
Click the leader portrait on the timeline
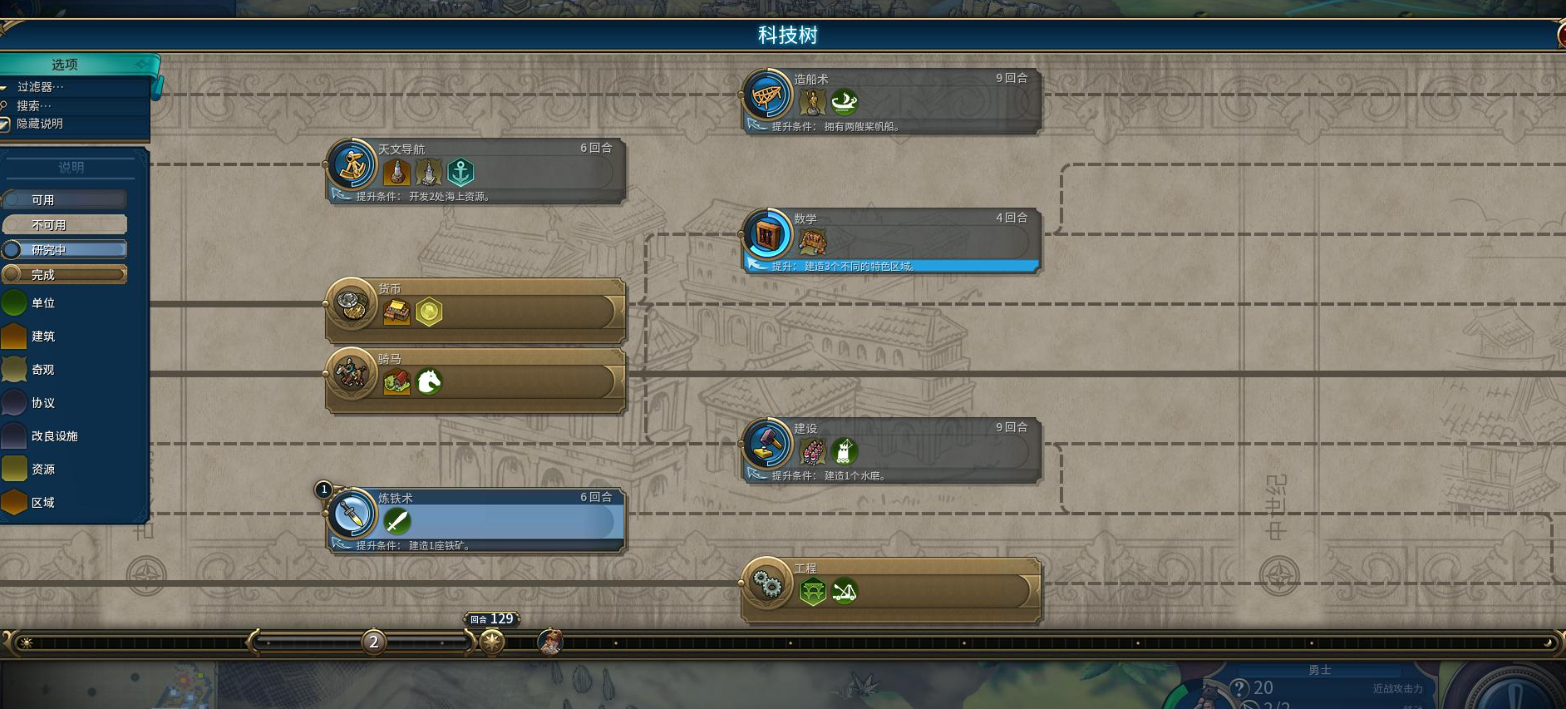(x=550, y=642)
